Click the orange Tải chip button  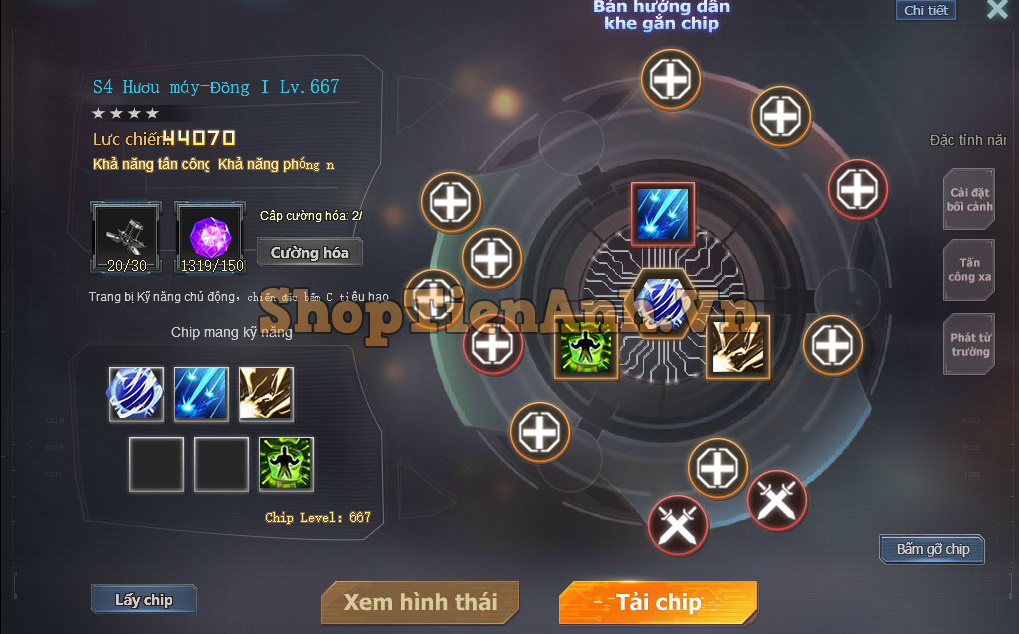(x=657, y=602)
